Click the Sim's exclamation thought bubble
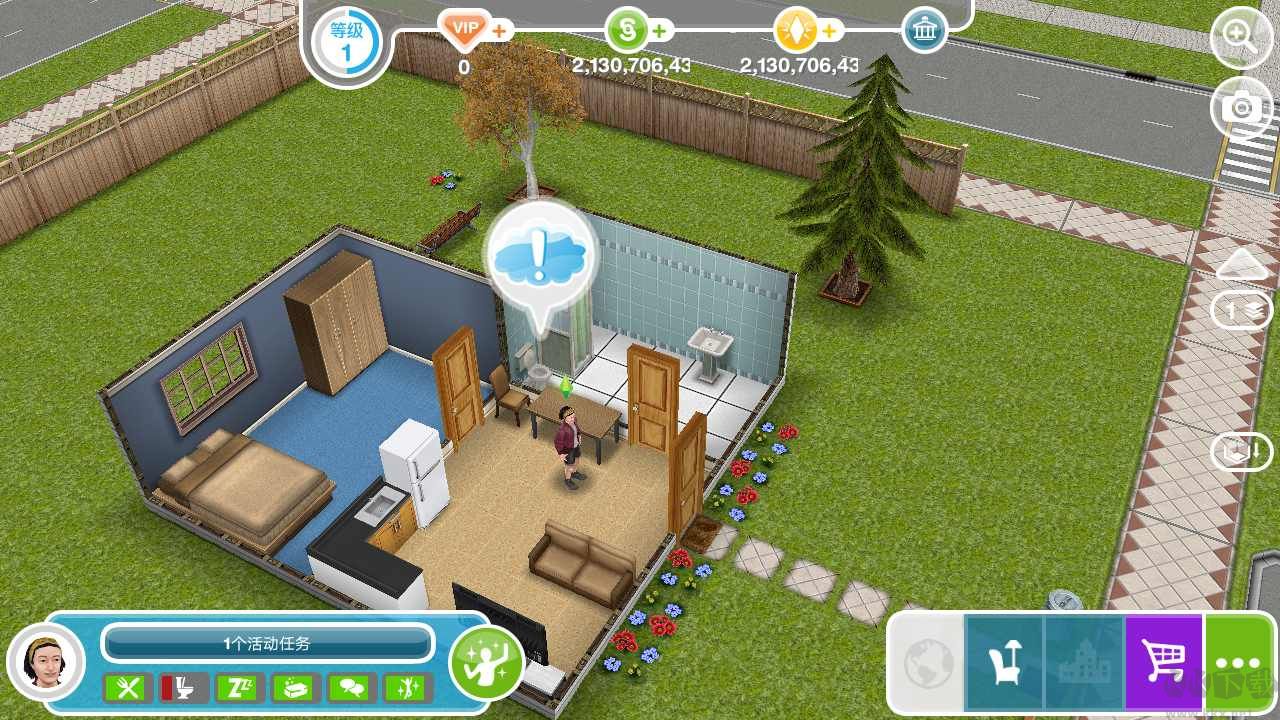 pyautogui.click(x=540, y=255)
